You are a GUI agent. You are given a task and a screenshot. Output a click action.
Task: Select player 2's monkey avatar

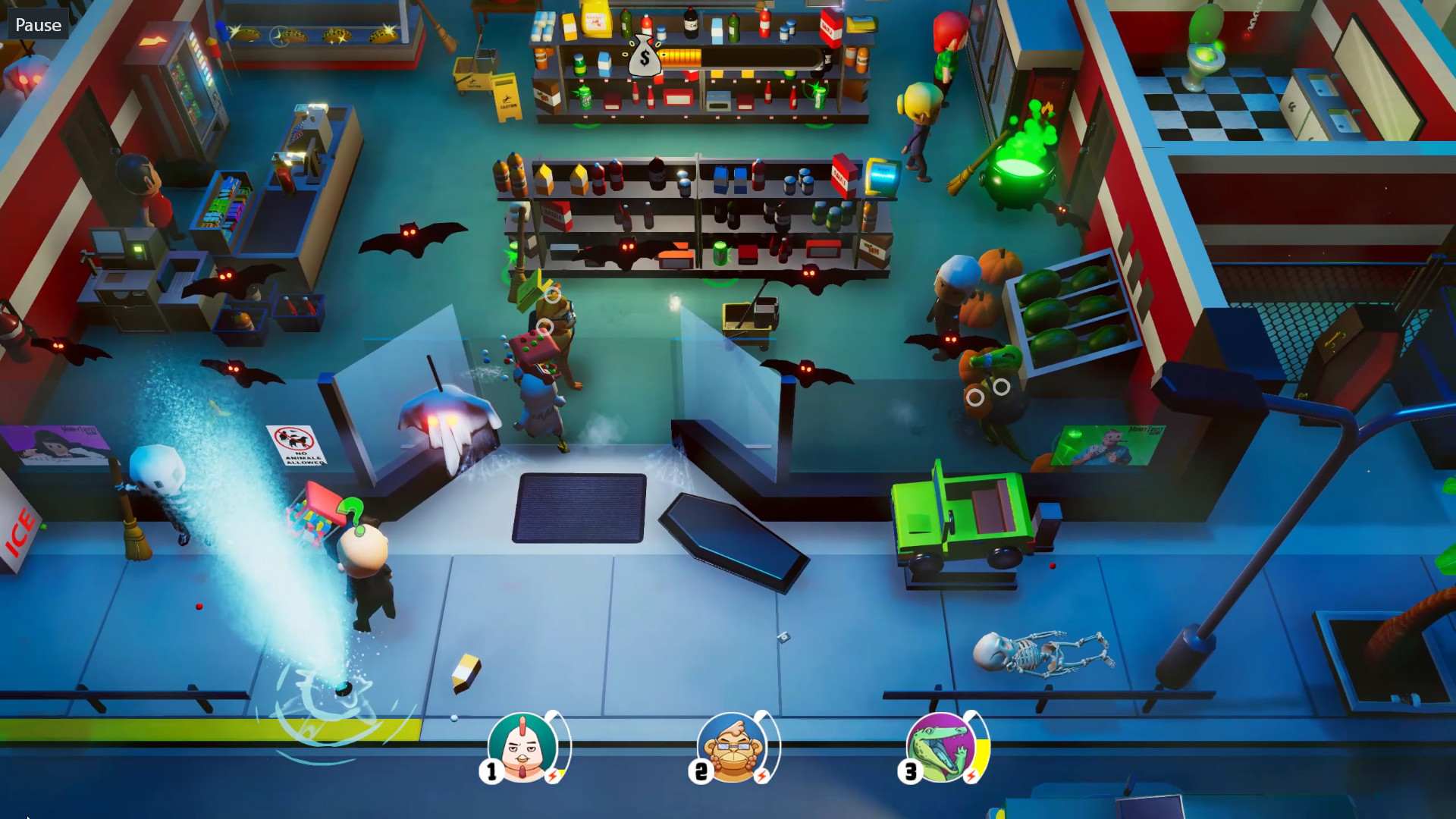pyautogui.click(x=733, y=749)
